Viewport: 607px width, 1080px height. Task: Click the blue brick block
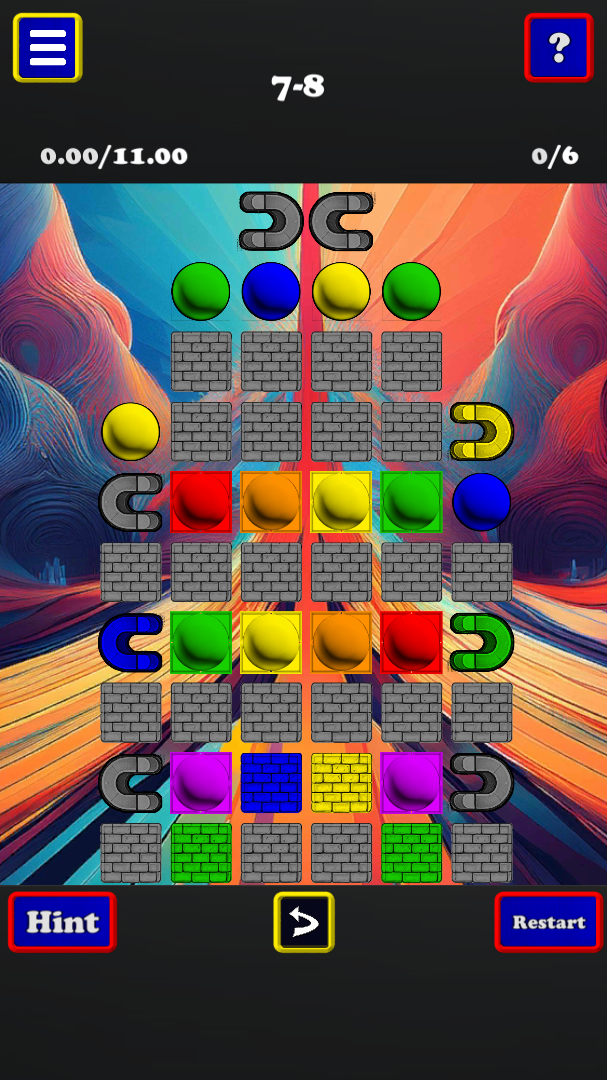pyautogui.click(x=271, y=782)
